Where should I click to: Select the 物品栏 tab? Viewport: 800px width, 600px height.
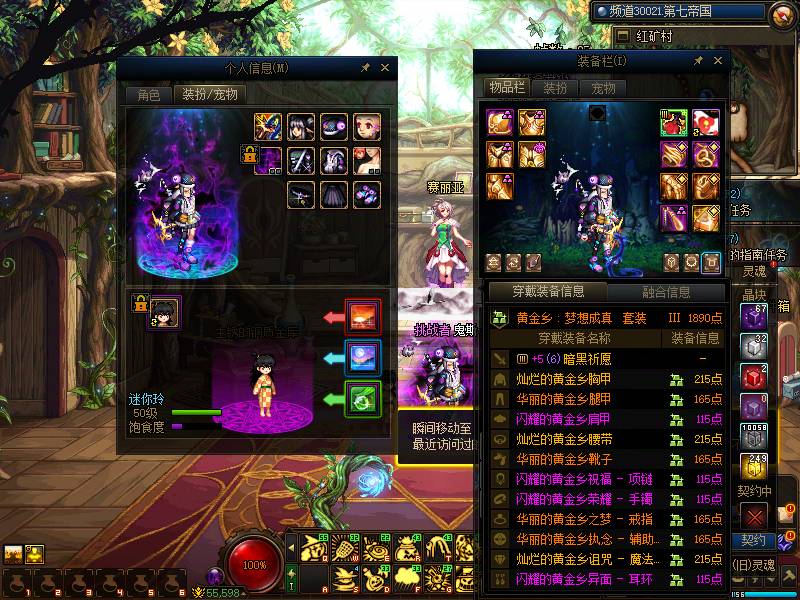click(x=507, y=88)
